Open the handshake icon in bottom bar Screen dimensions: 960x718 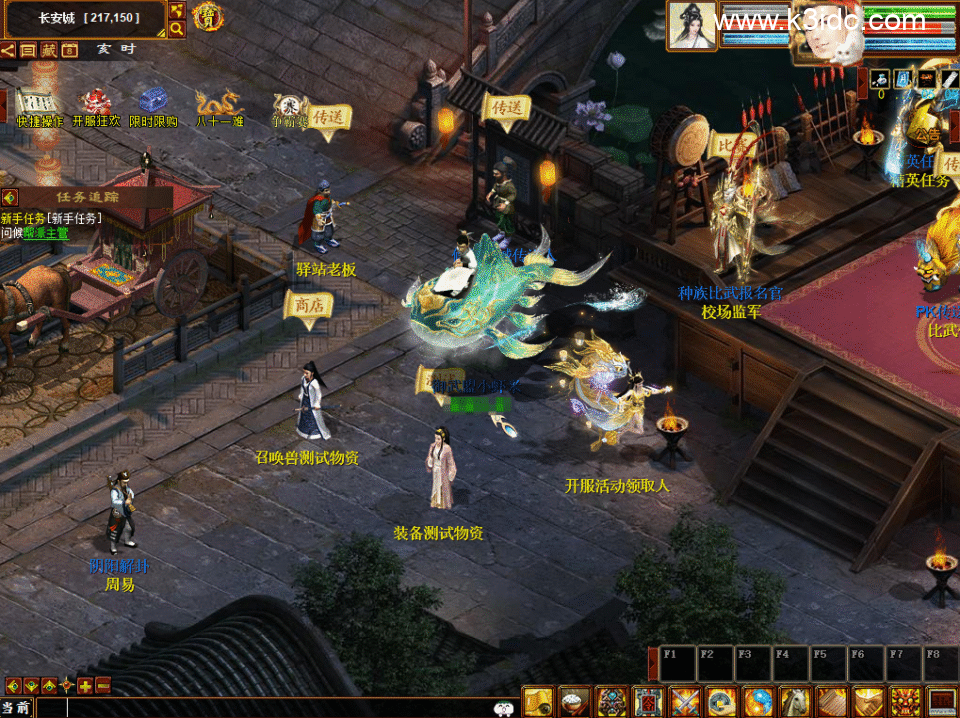[x=867, y=702]
